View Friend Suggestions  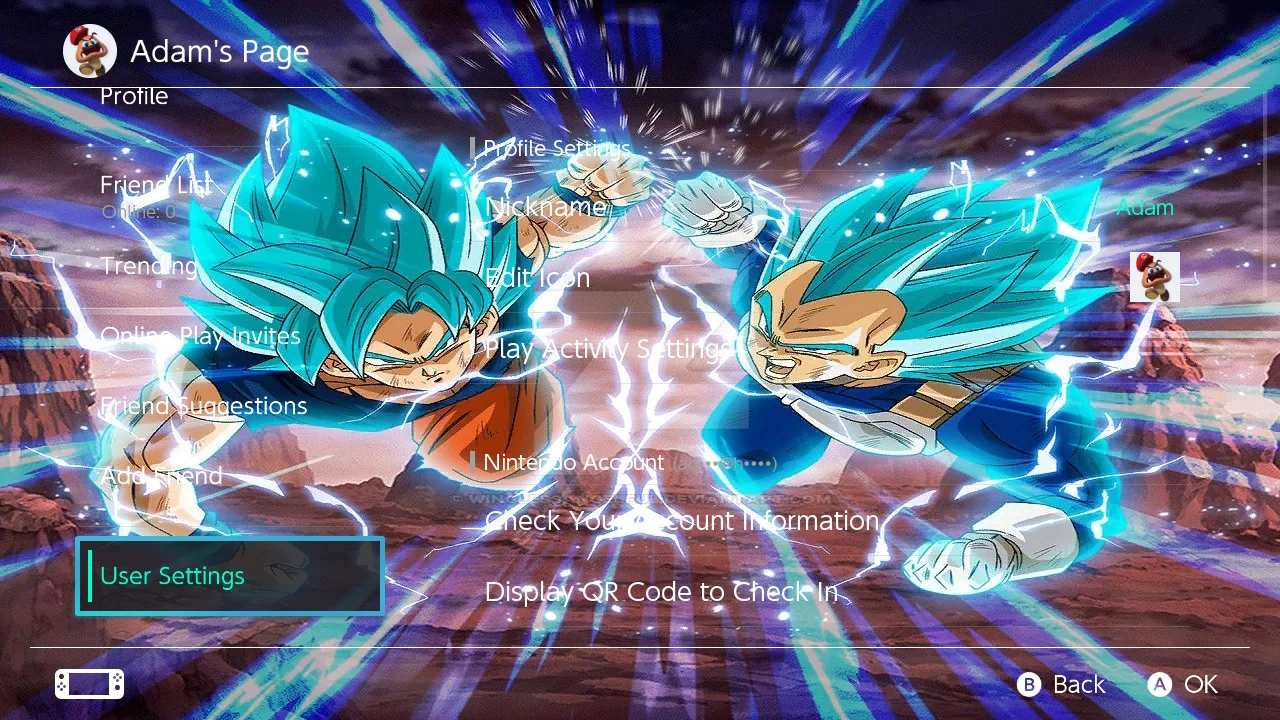(x=203, y=405)
